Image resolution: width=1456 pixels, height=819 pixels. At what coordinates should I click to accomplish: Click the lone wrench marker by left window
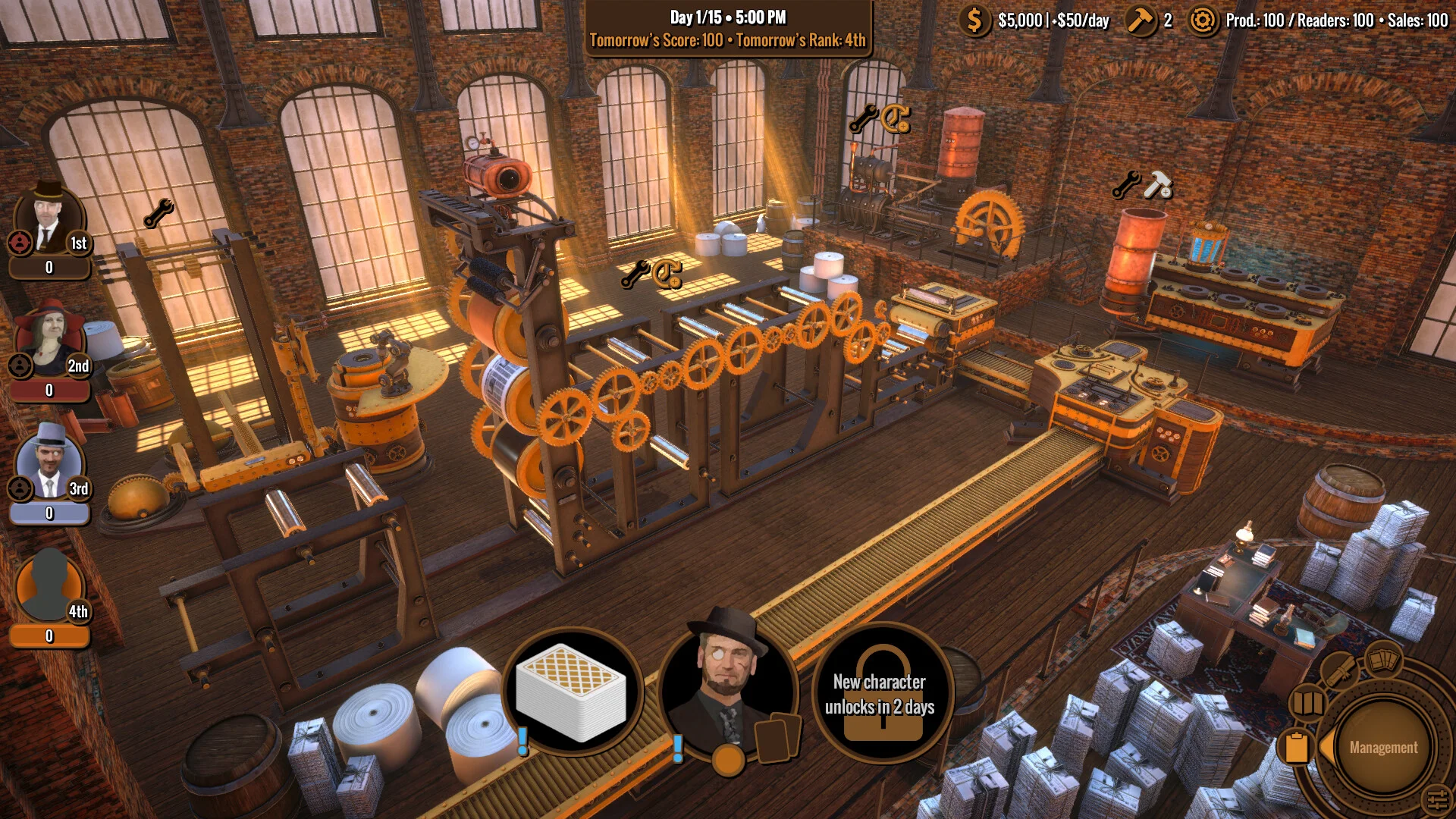[158, 214]
